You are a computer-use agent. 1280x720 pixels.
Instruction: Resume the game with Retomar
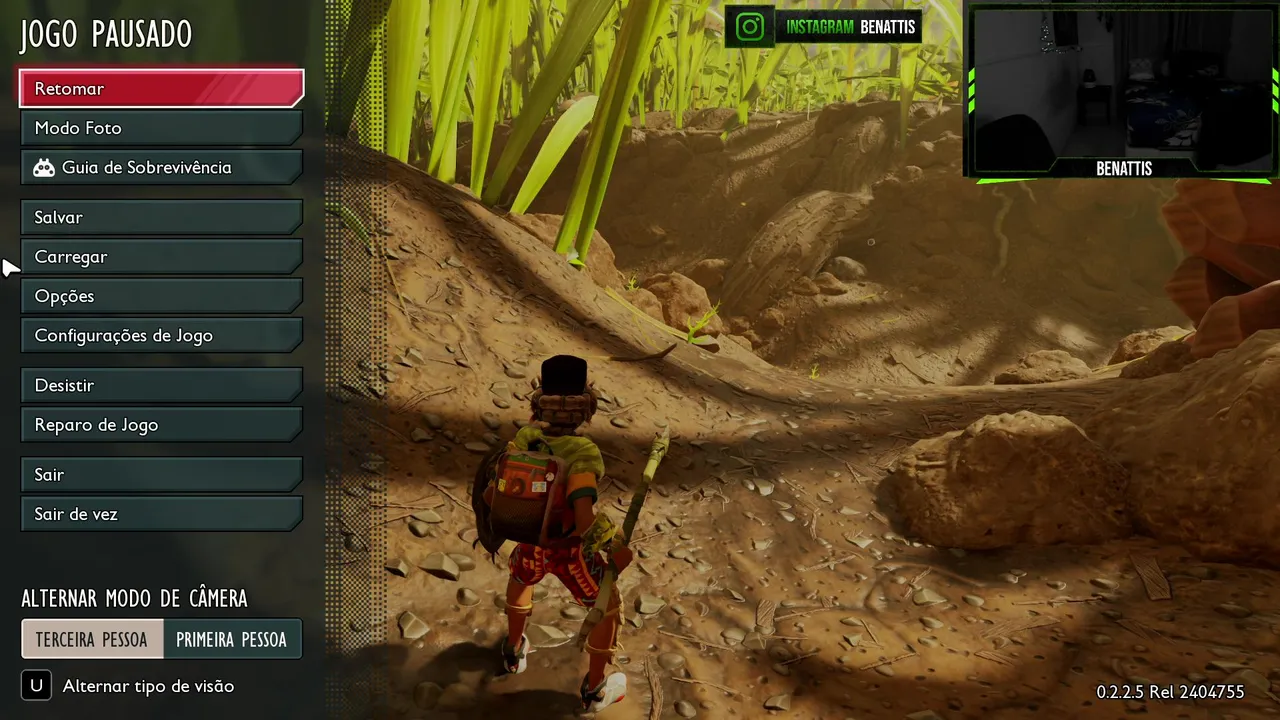click(x=161, y=89)
